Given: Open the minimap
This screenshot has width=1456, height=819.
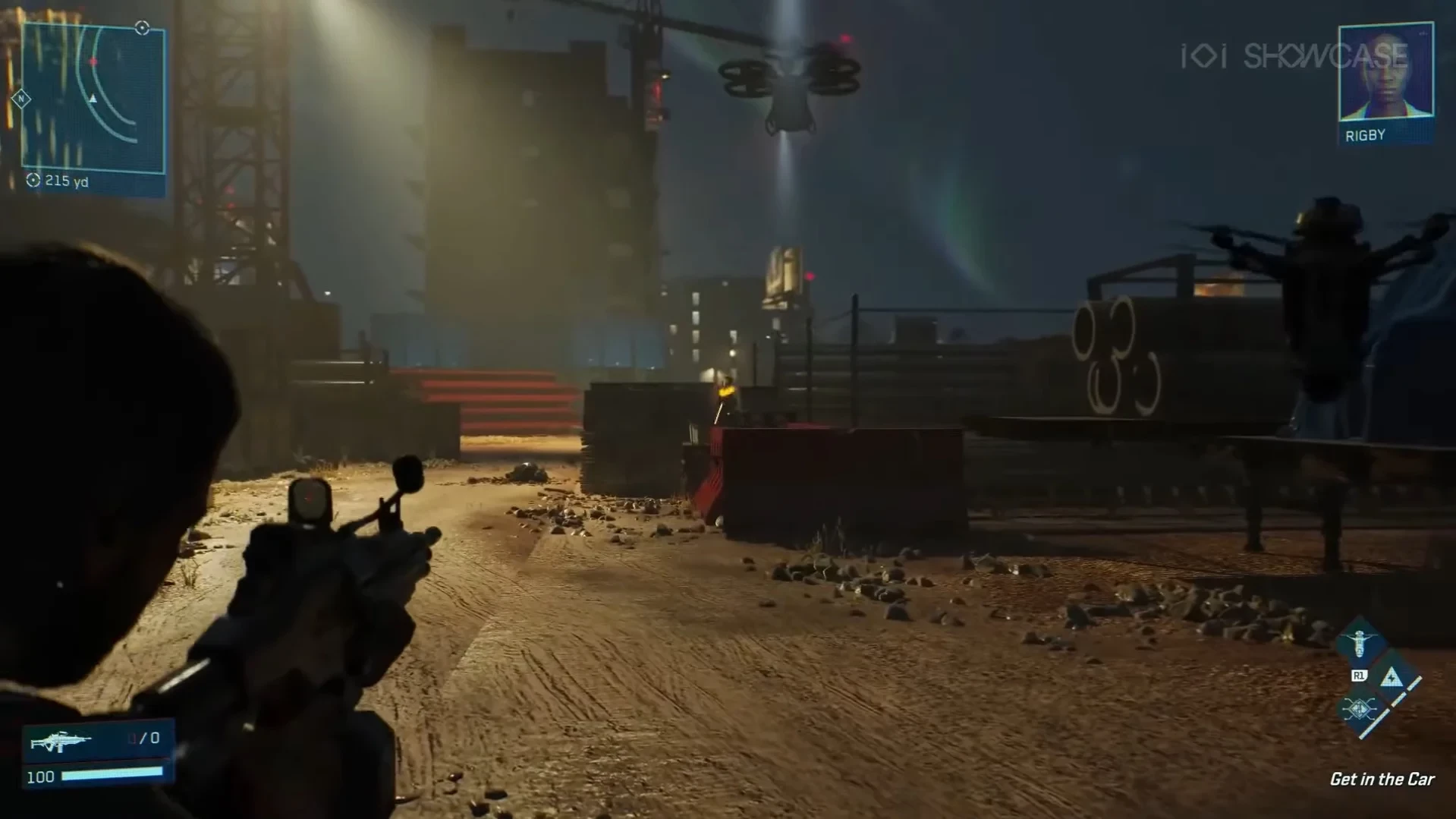Looking at the screenshot, I should [93, 99].
